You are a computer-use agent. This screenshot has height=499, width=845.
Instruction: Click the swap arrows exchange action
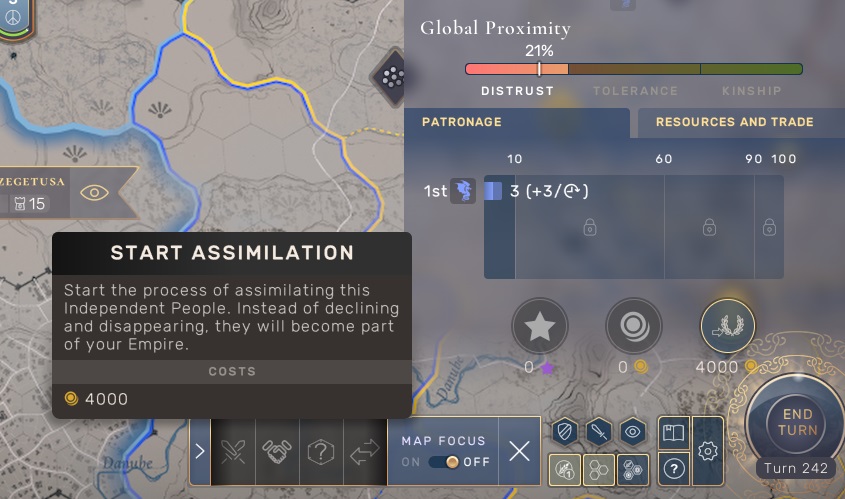click(x=365, y=451)
